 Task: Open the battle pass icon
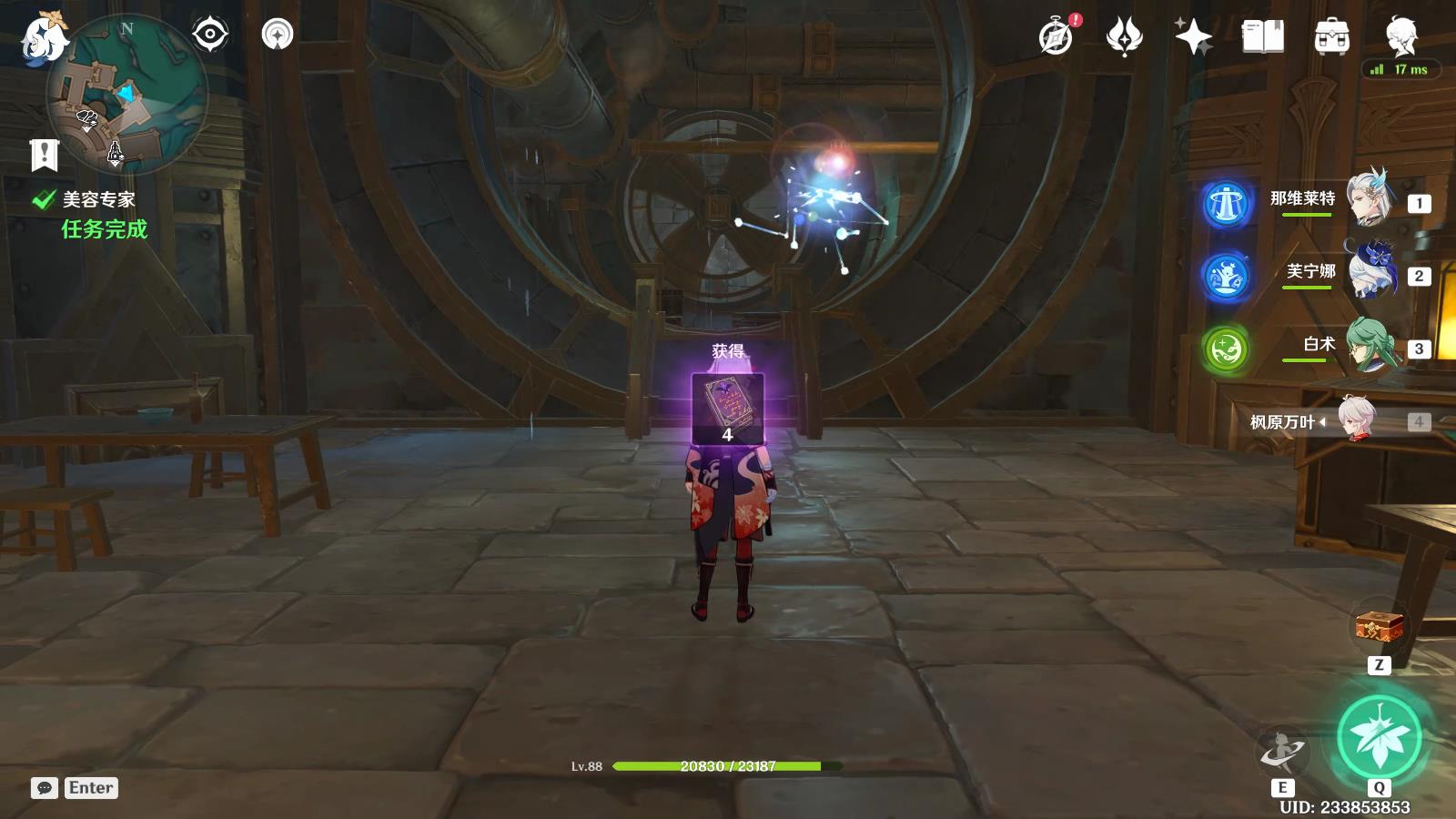click(1125, 37)
